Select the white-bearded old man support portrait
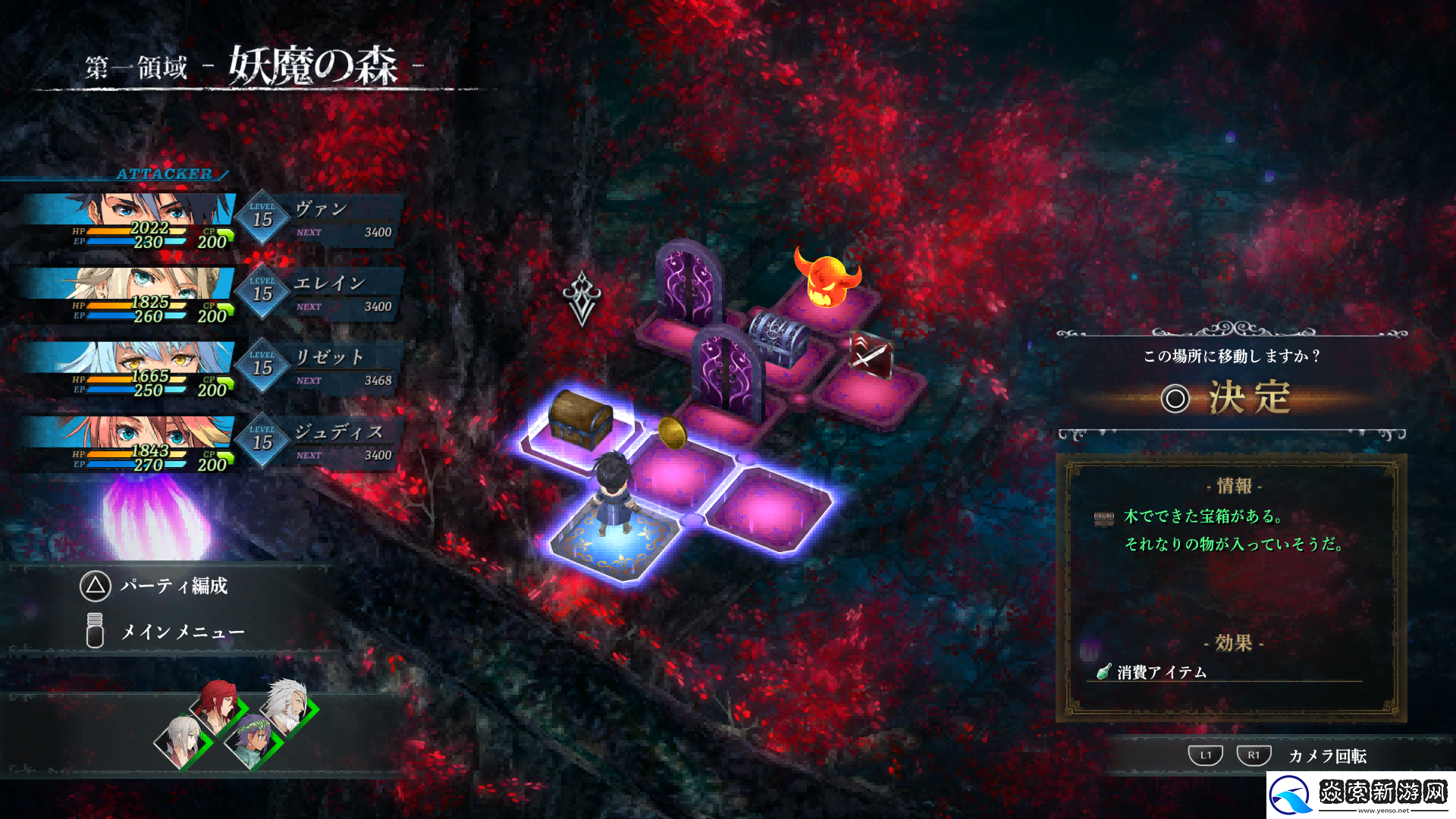The height and width of the screenshot is (819, 1456). coord(288,705)
